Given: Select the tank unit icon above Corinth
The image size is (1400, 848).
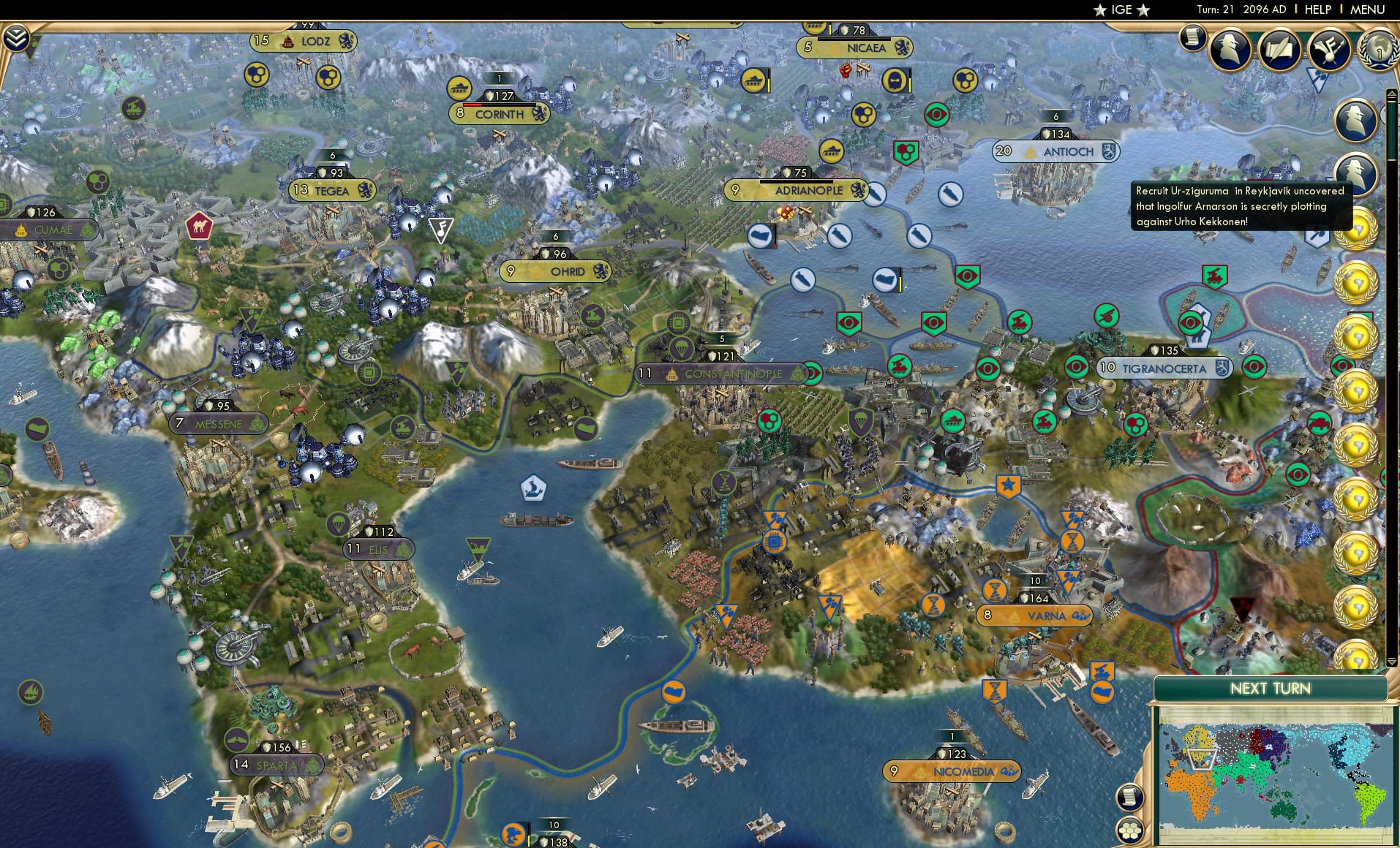Looking at the screenshot, I should (x=459, y=86).
